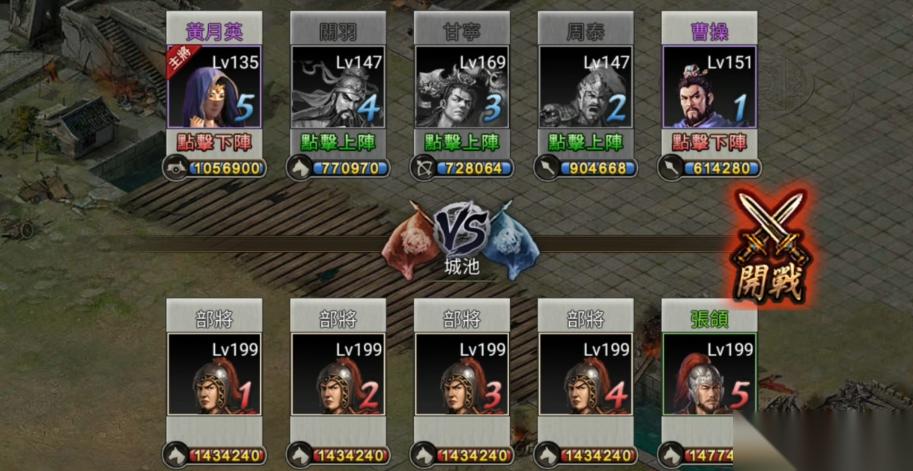This screenshot has width=913, height=471.
Task: Deploy 關羽 using 點擊上陣
Action: pos(338,143)
